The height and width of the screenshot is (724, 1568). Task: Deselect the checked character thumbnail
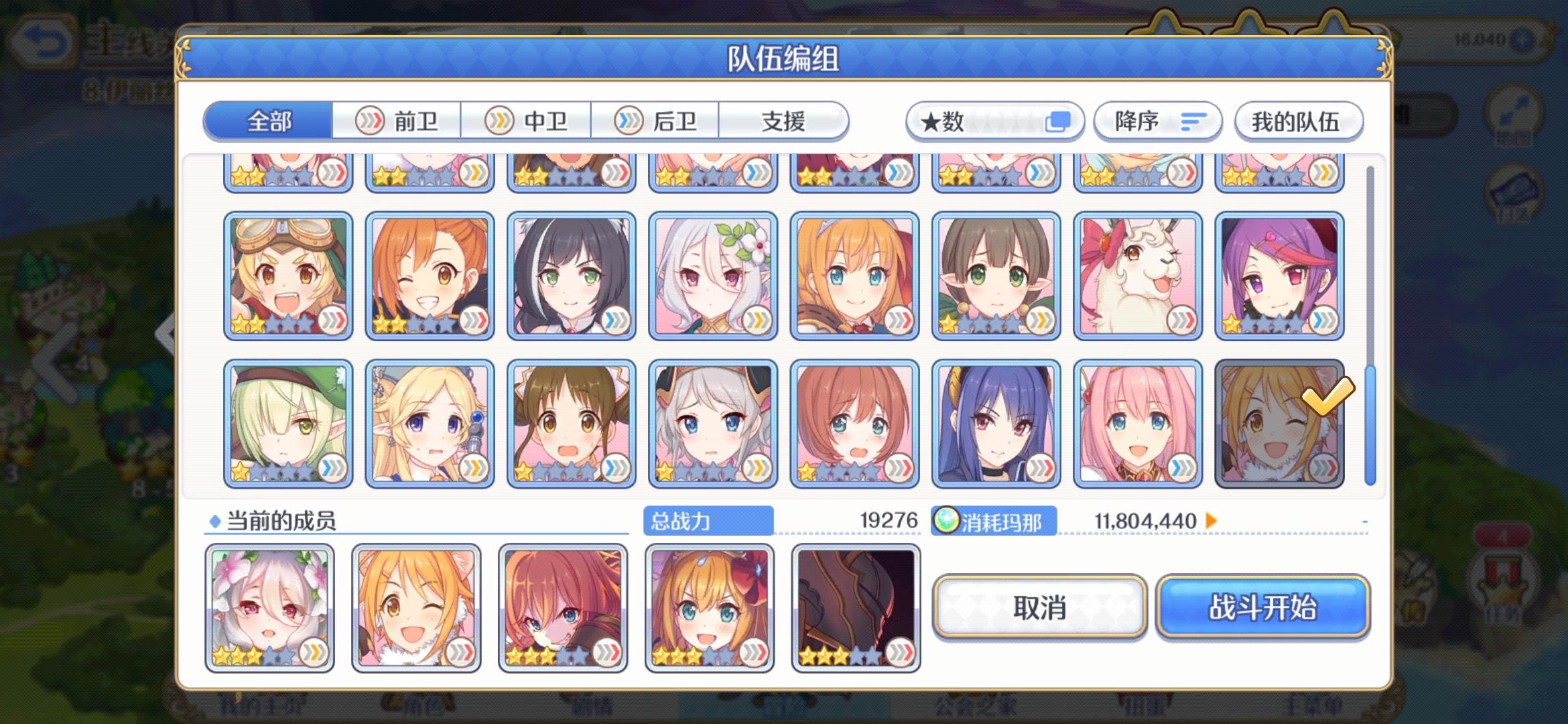[x=1281, y=421]
